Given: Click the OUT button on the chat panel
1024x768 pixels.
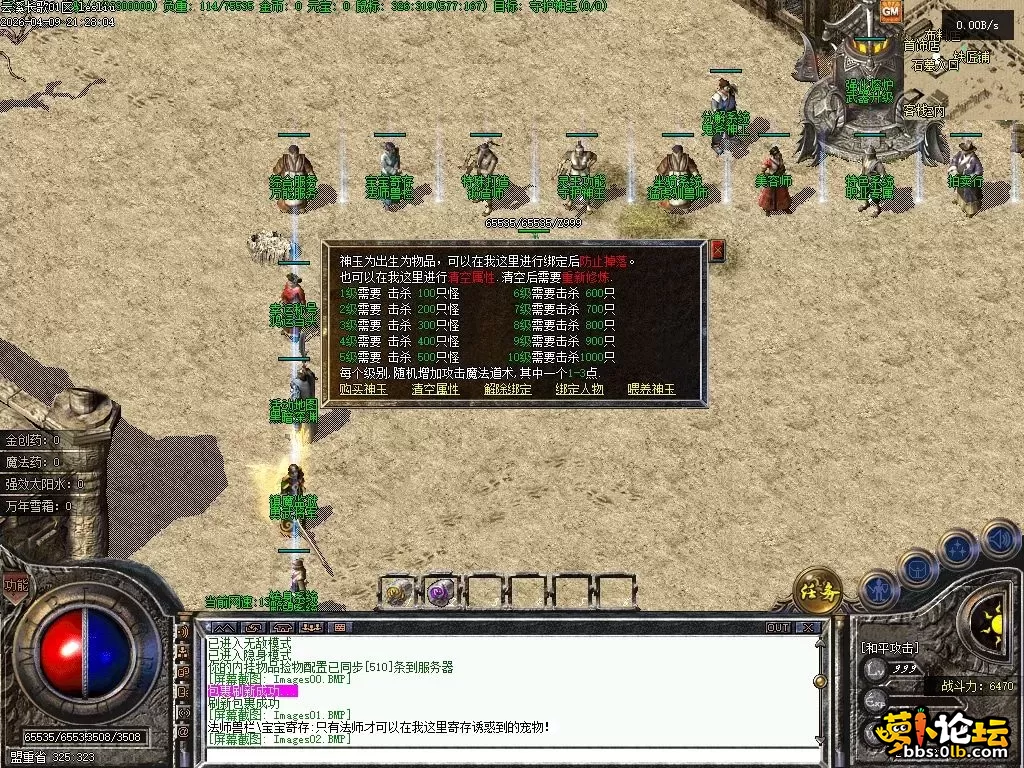Looking at the screenshot, I should pyautogui.click(x=778, y=627).
